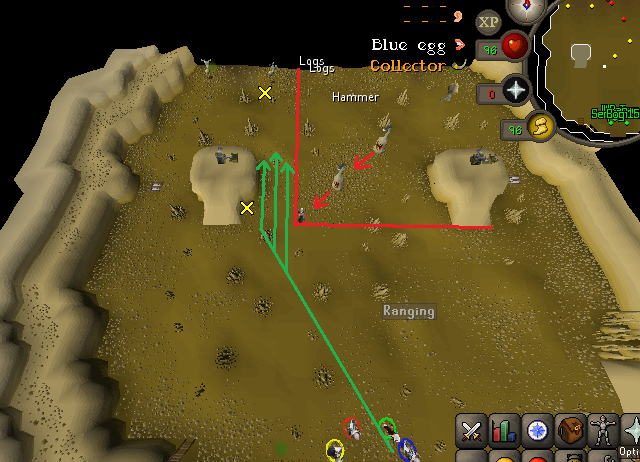Switch to the Skills bar chart tab
640x462 pixels.
(x=505, y=432)
